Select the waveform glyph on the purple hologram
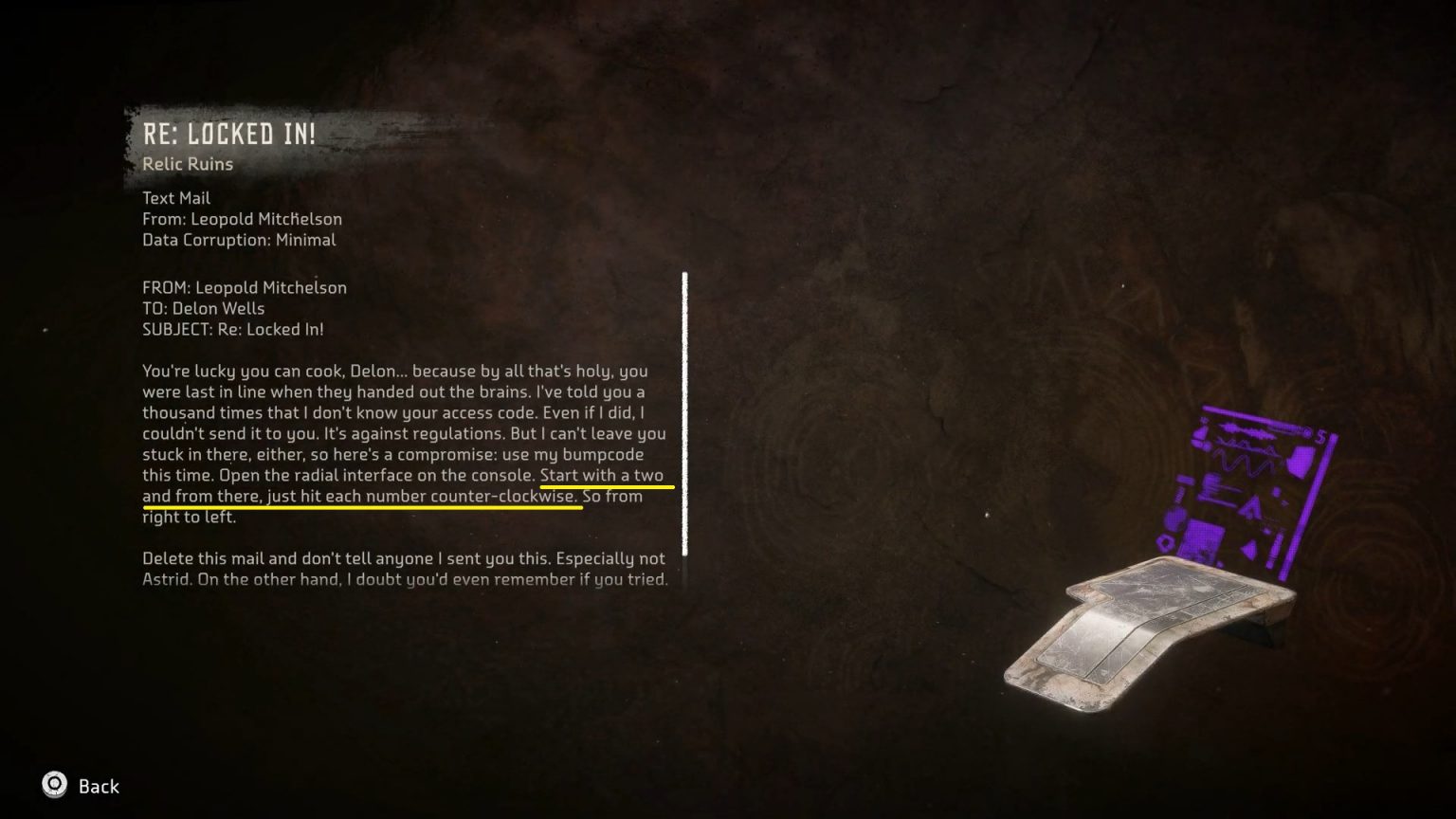Image resolution: width=1456 pixels, height=819 pixels. pyautogui.click(x=1247, y=431)
